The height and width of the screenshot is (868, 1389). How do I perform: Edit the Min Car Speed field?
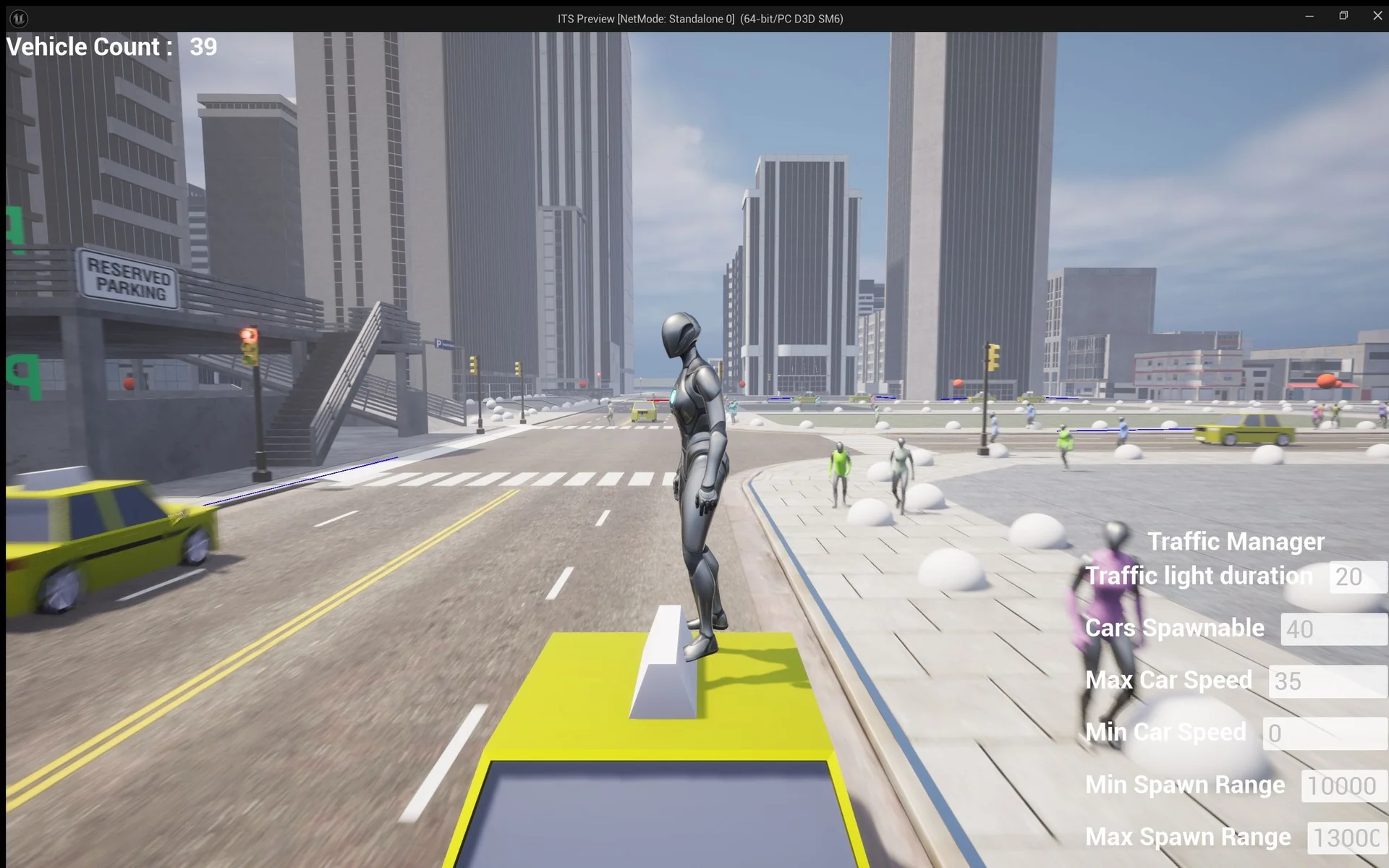tap(1324, 733)
